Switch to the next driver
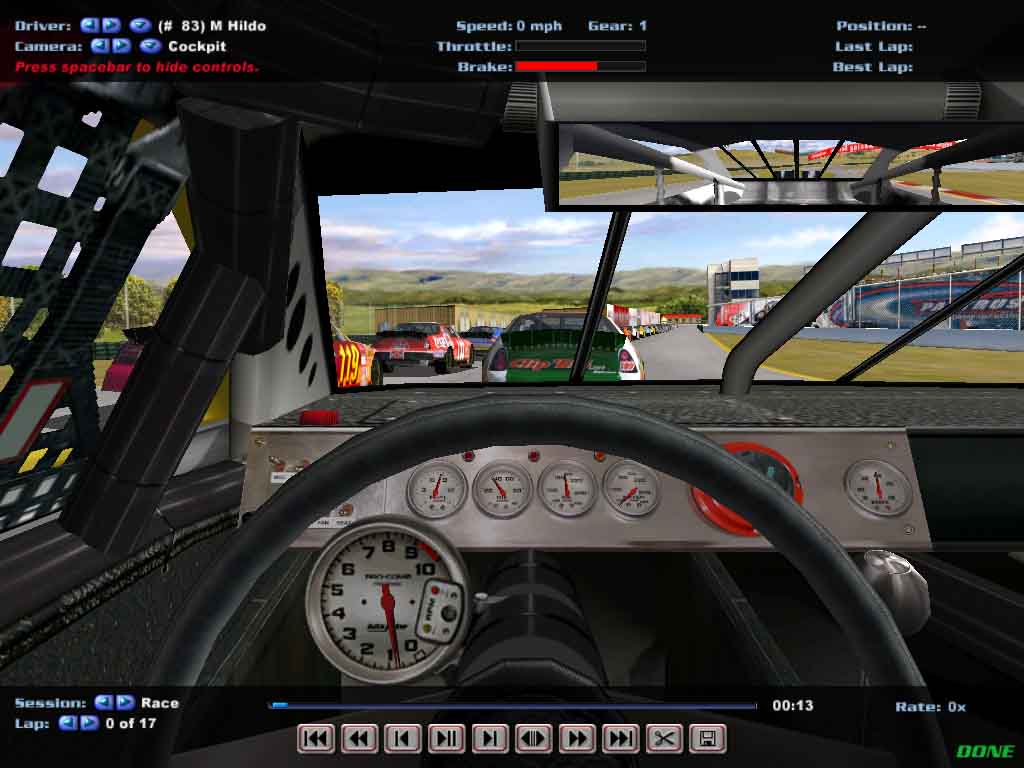The width and height of the screenshot is (1024, 768). [111, 25]
